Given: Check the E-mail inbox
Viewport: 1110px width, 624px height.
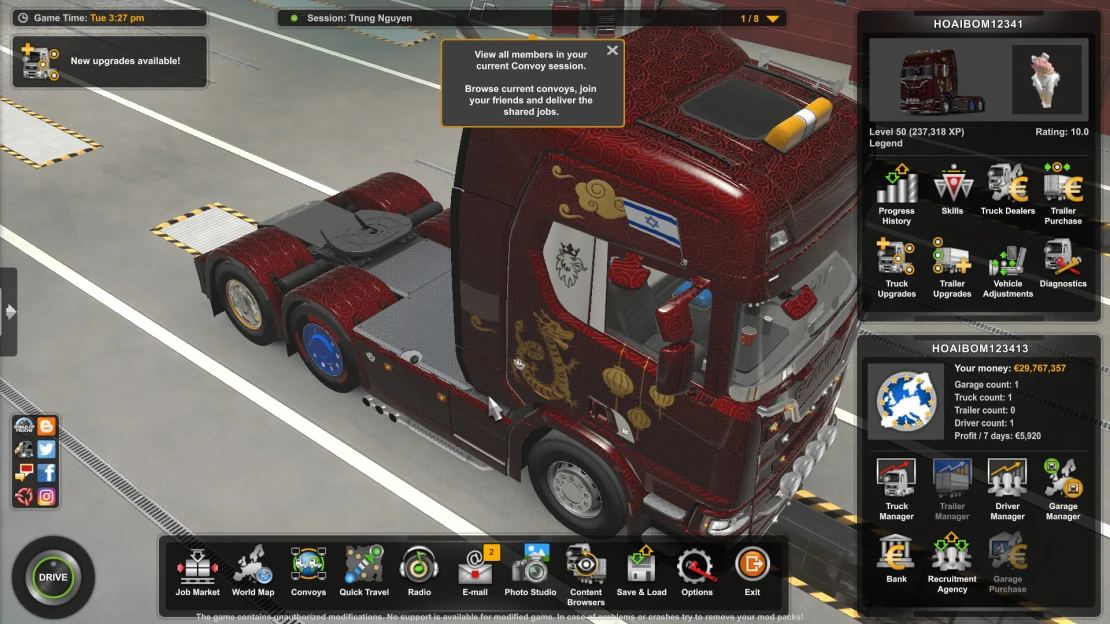Looking at the screenshot, I should pyautogui.click(x=475, y=569).
